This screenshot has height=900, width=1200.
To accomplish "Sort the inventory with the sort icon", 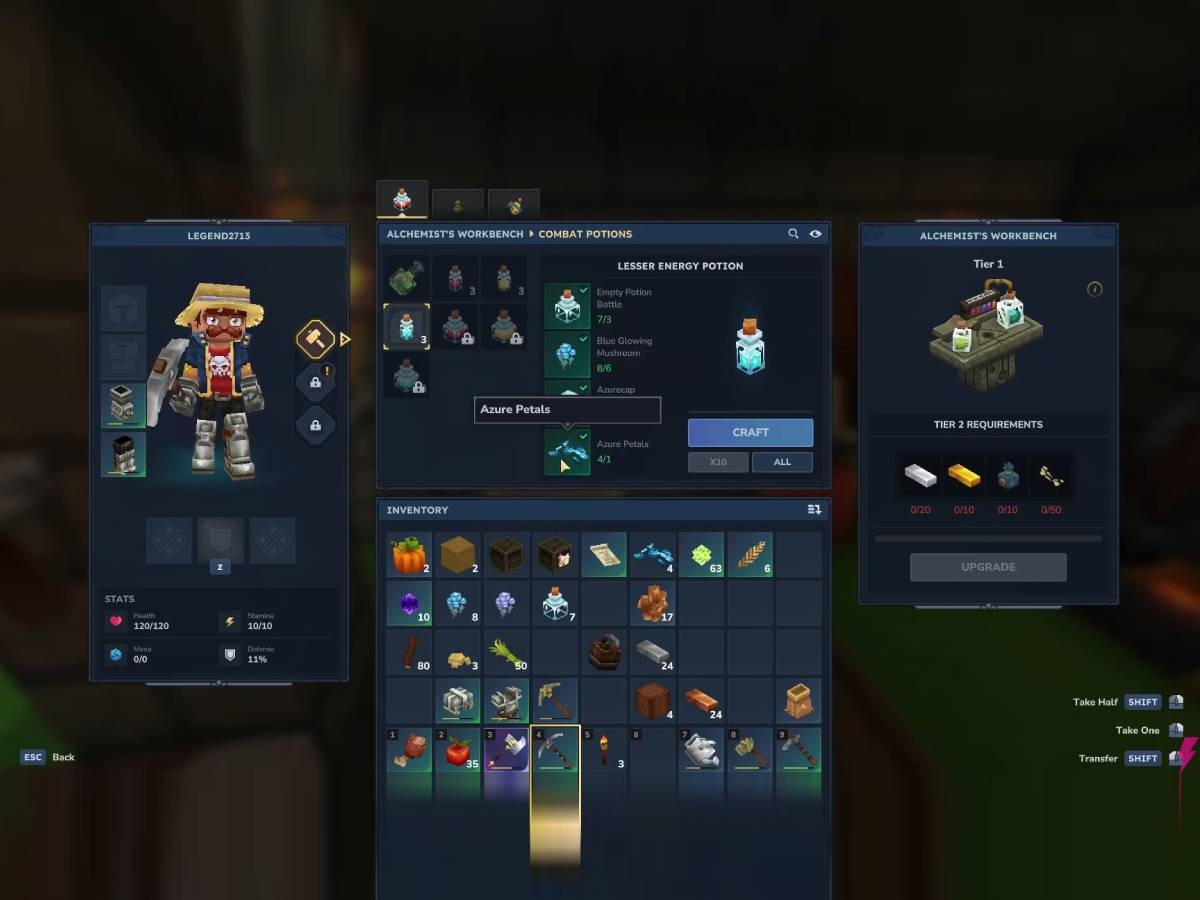I will (x=814, y=510).
